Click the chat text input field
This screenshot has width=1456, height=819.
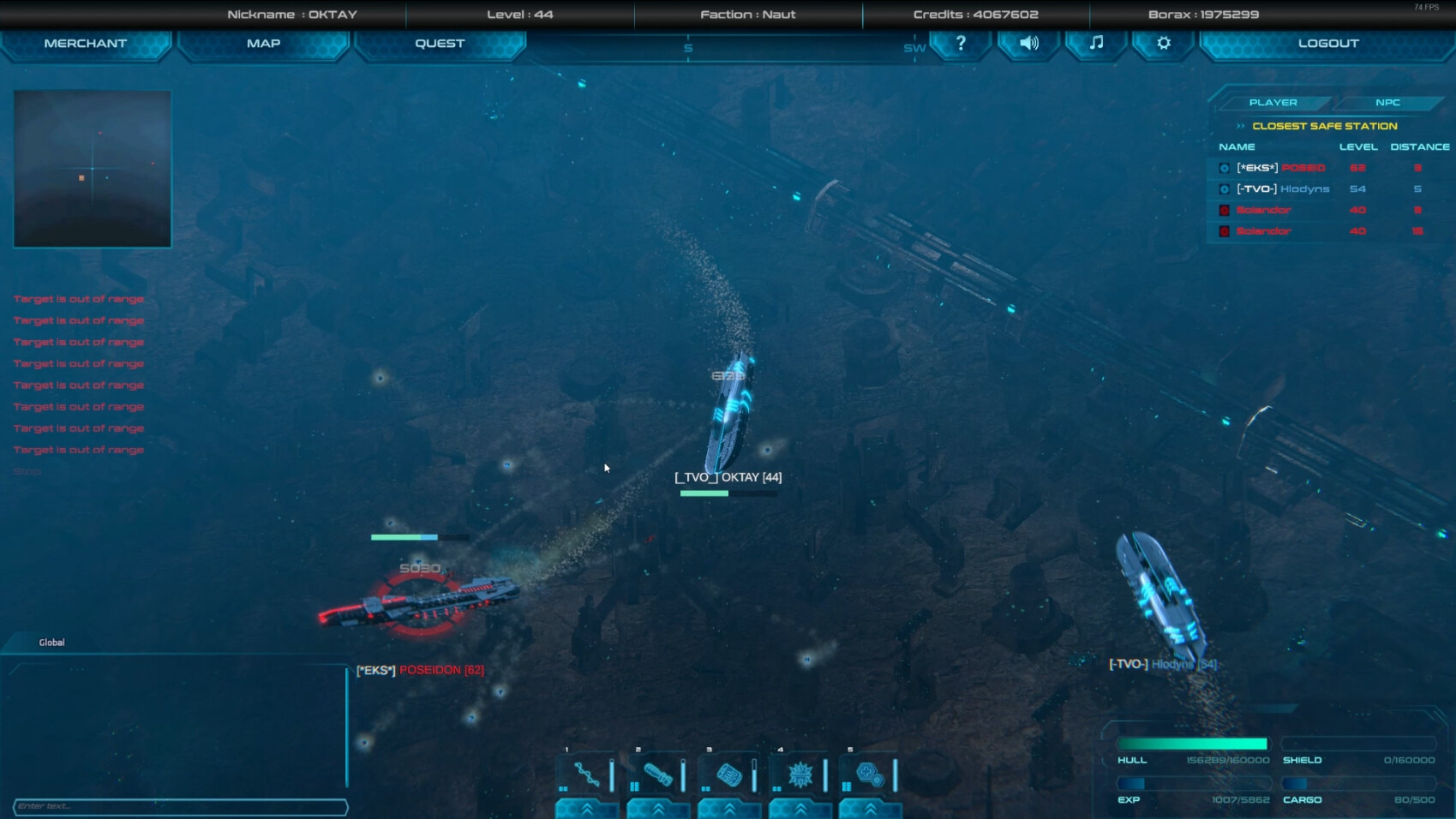pyautogui.click(x=180, y=806)
